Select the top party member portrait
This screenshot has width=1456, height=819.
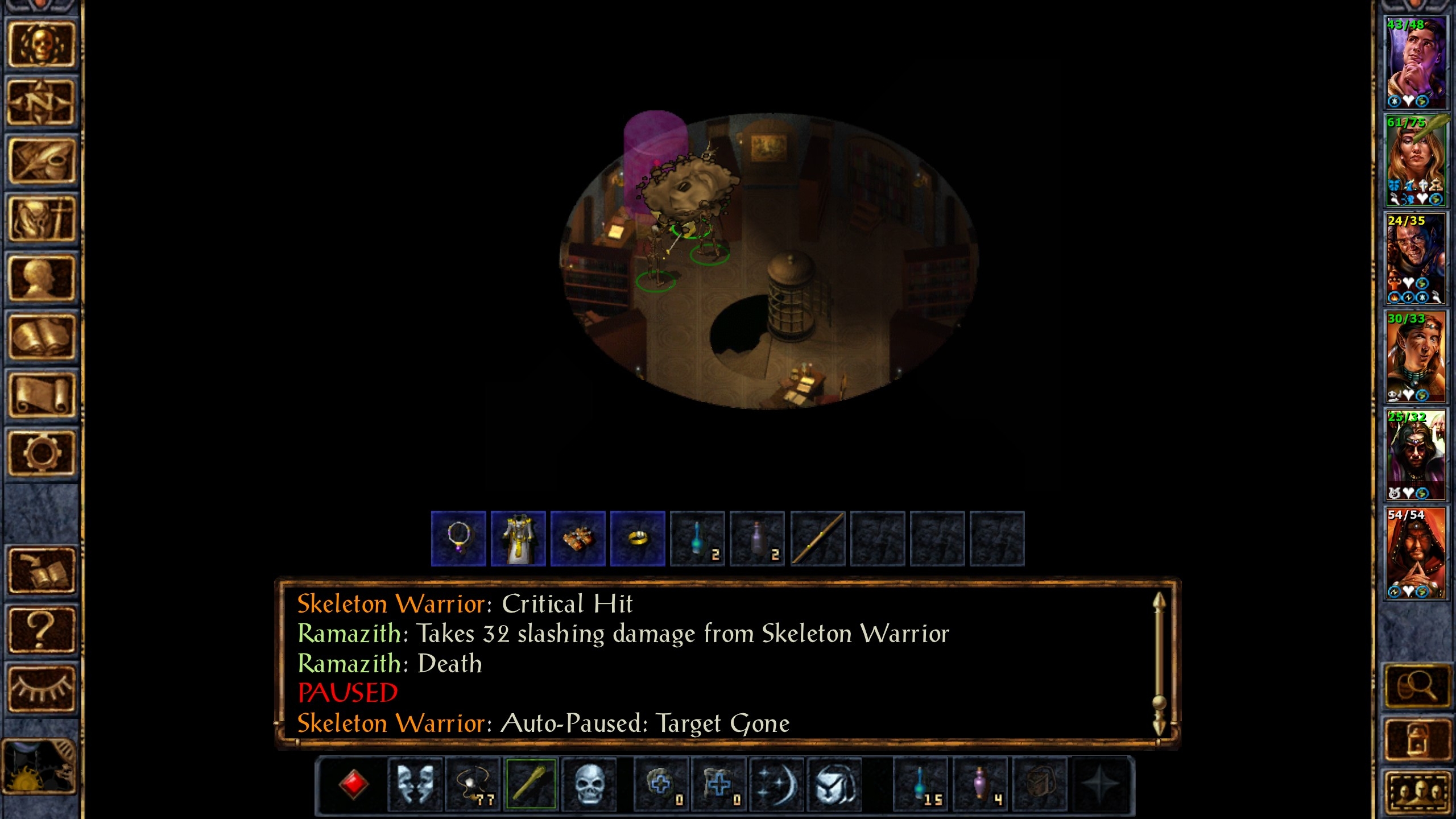(x=1415, y=63)
